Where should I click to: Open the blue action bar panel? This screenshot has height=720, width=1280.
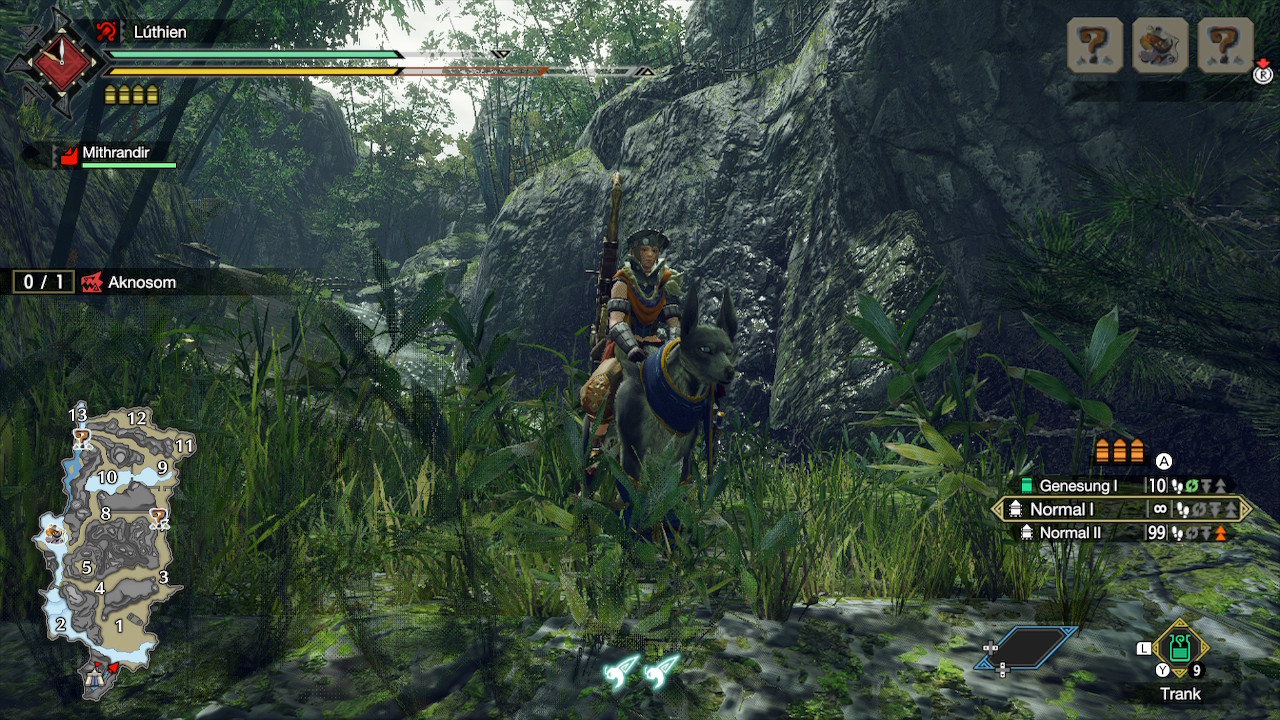click(1028, 647)
